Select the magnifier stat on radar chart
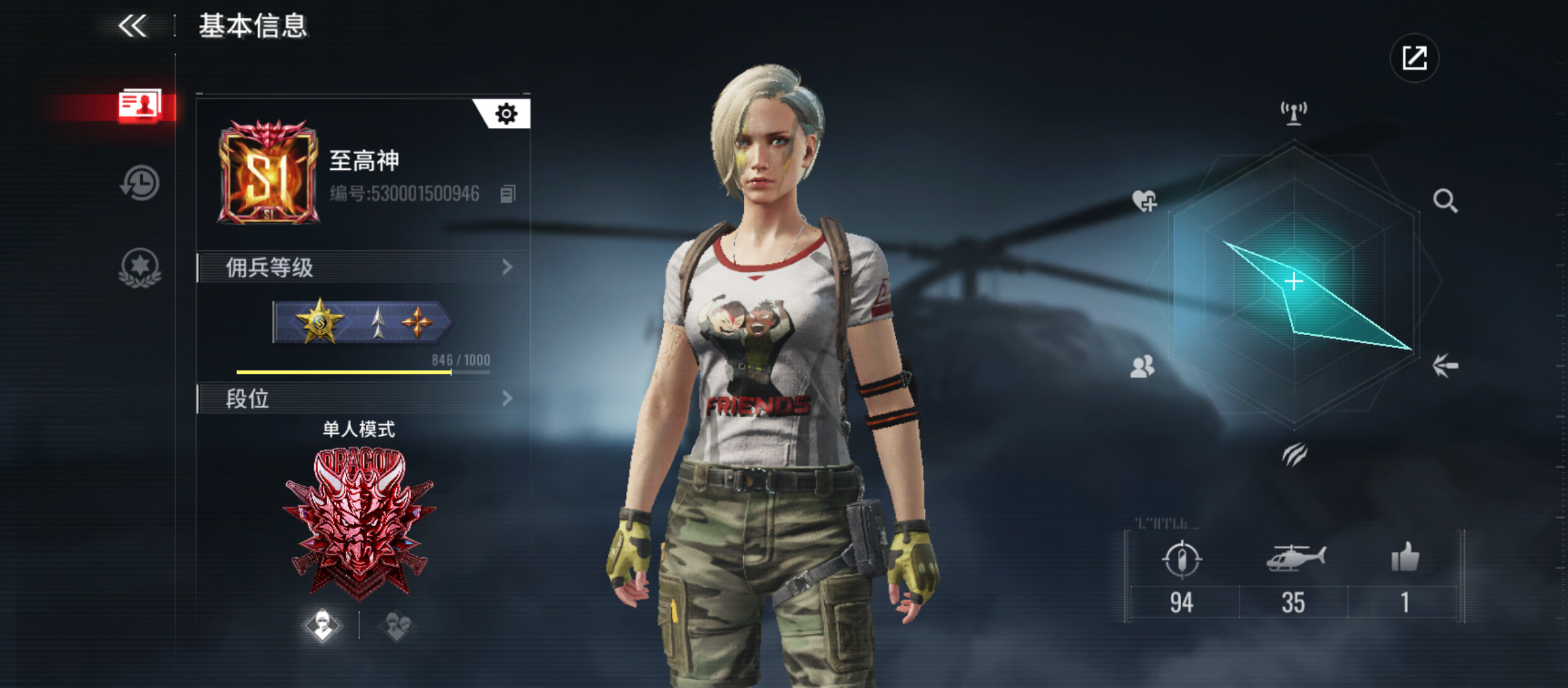The height and width of the screenshot is (688, 1568). coord(1444,201)
